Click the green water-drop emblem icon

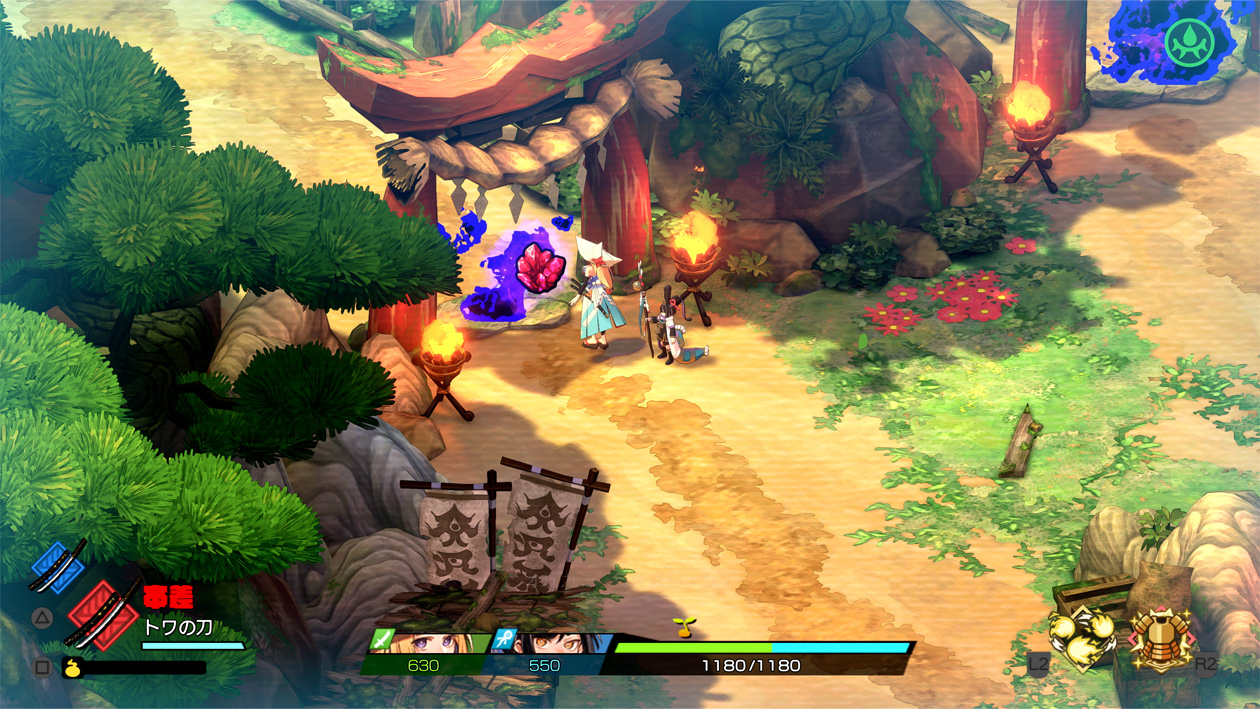(1189, 43)
